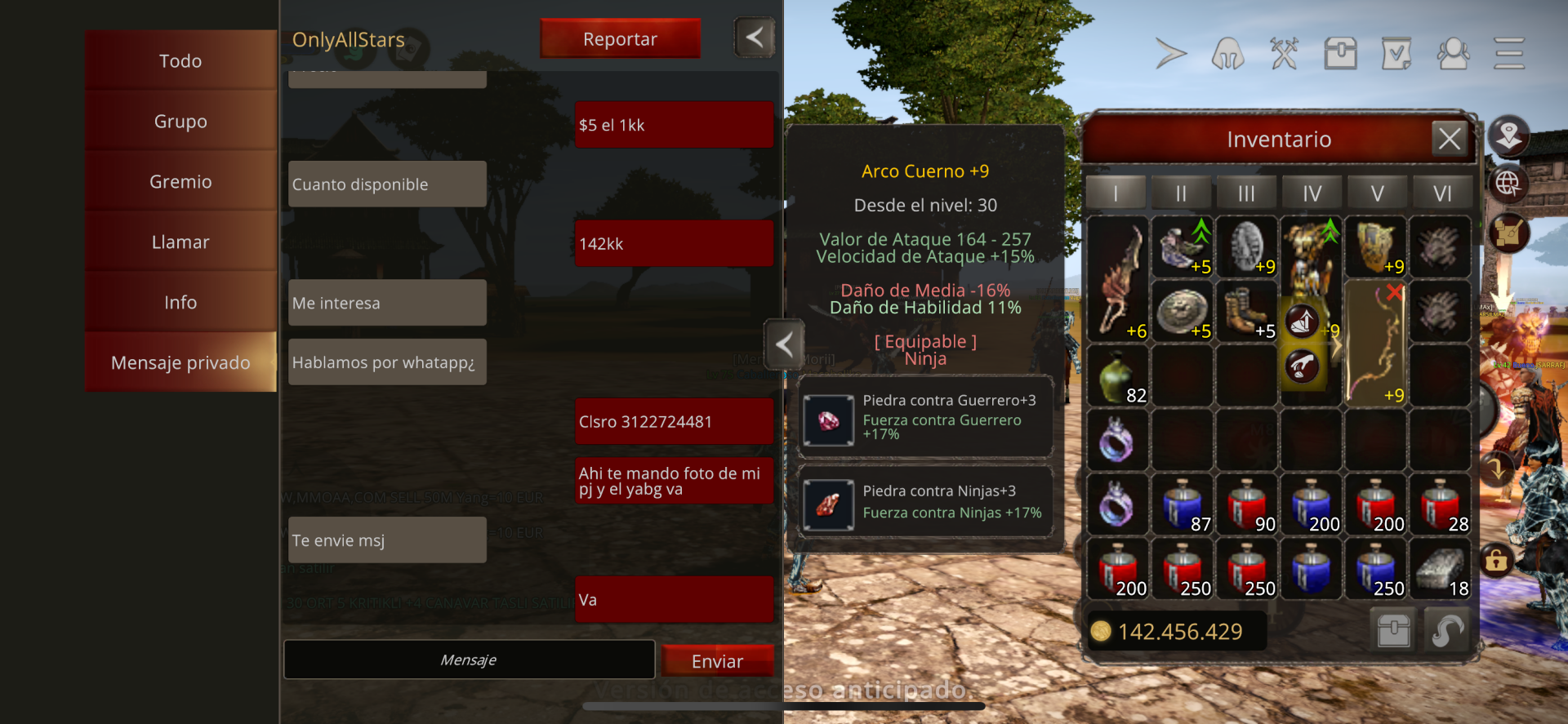Close the Inventario window
1568x724 pixels.
(1450, 139)
